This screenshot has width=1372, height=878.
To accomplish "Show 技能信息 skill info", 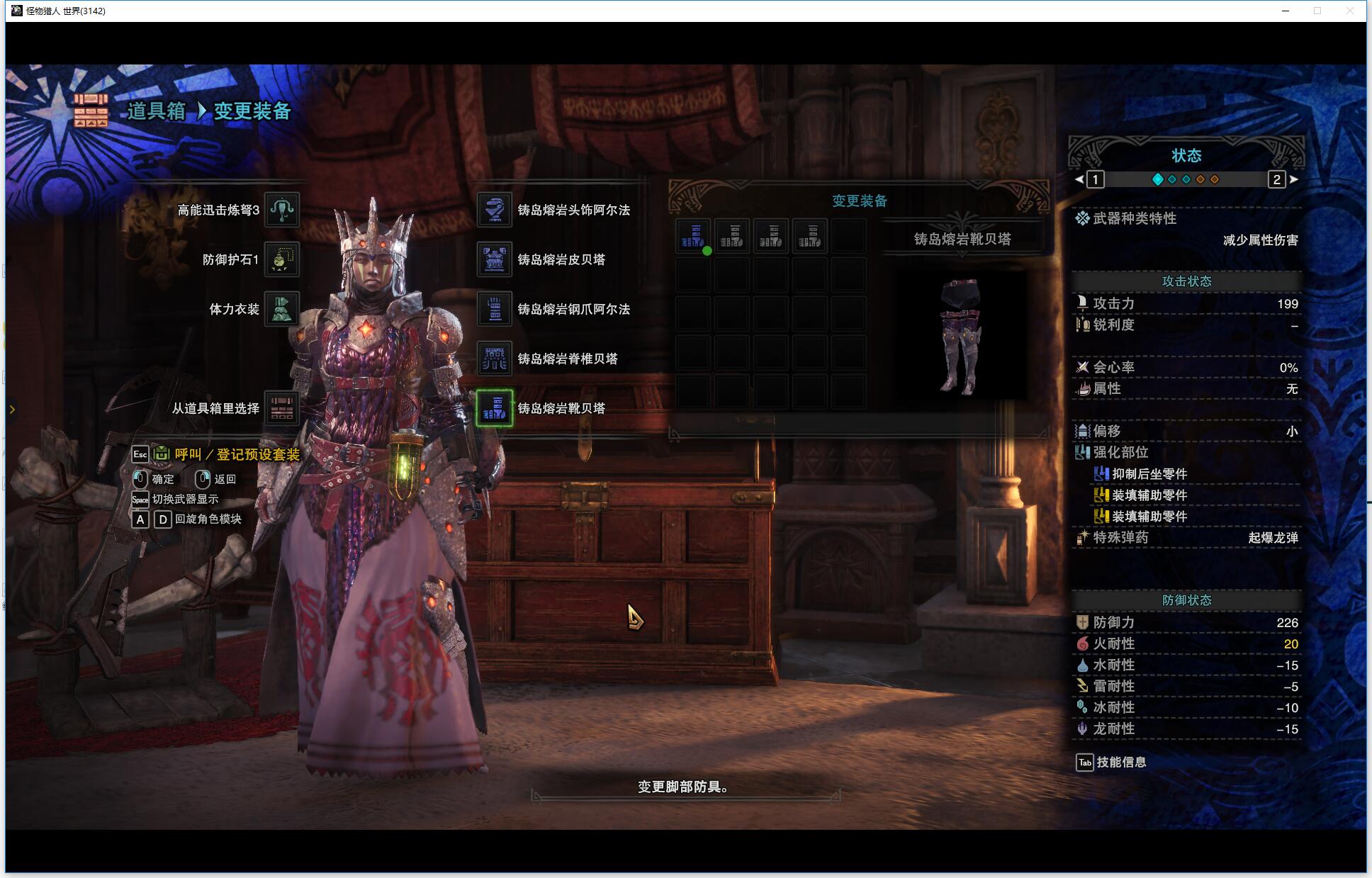I will click(1120, 762).
